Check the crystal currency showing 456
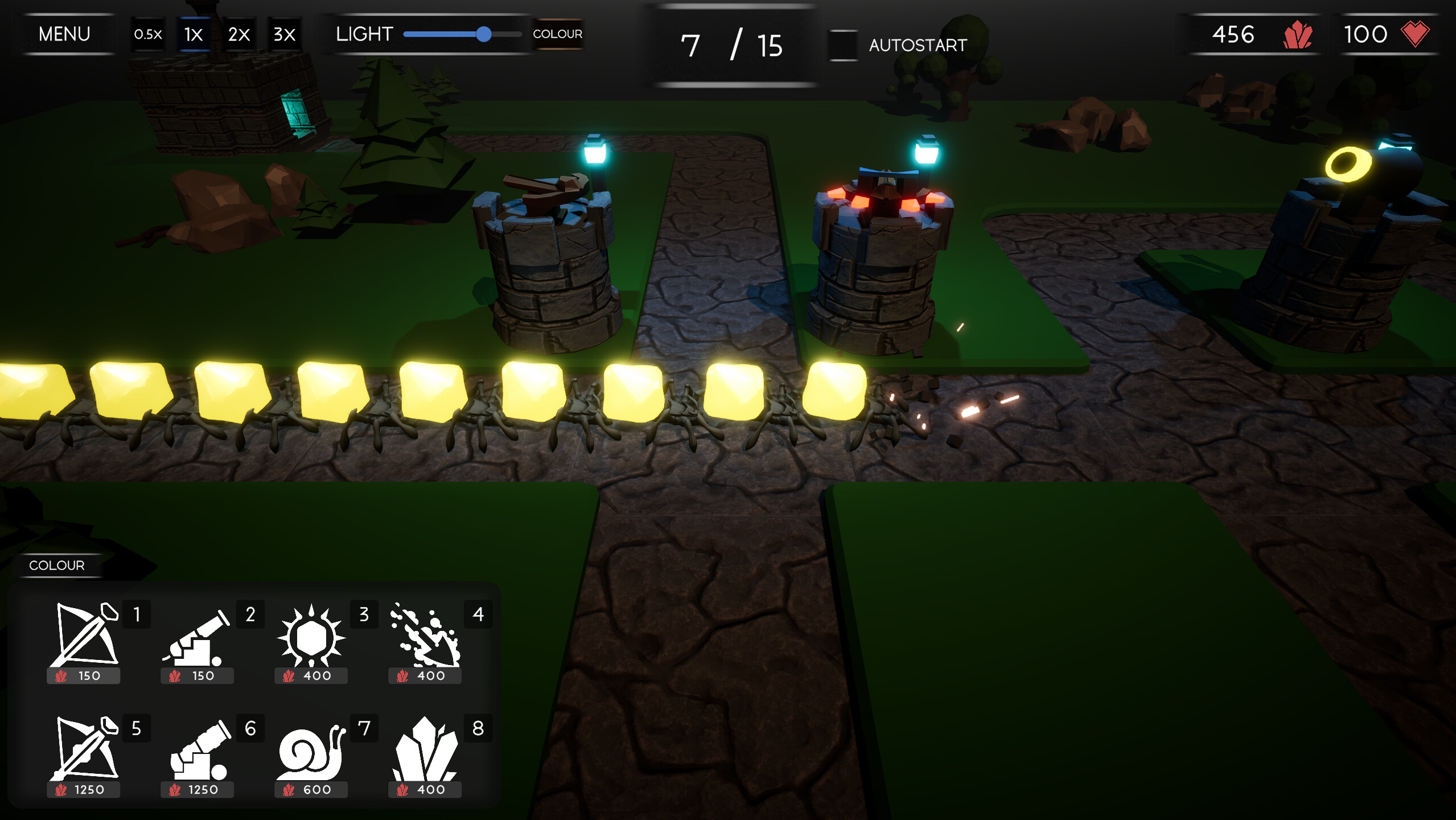Screen dimensions: 1456x820 click(1252, 35)
